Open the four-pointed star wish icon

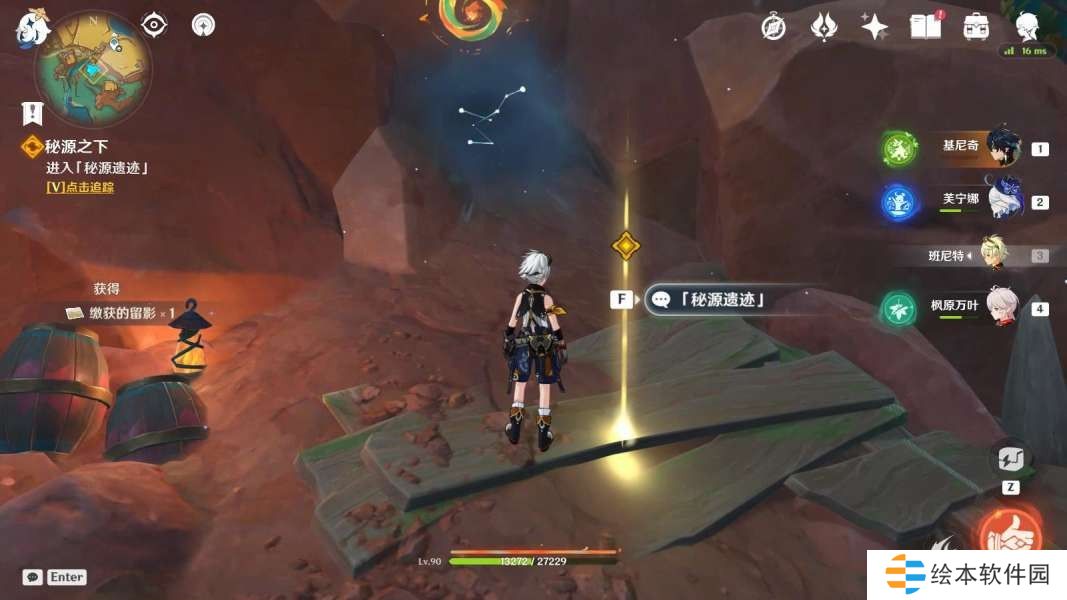click(875, 27)
